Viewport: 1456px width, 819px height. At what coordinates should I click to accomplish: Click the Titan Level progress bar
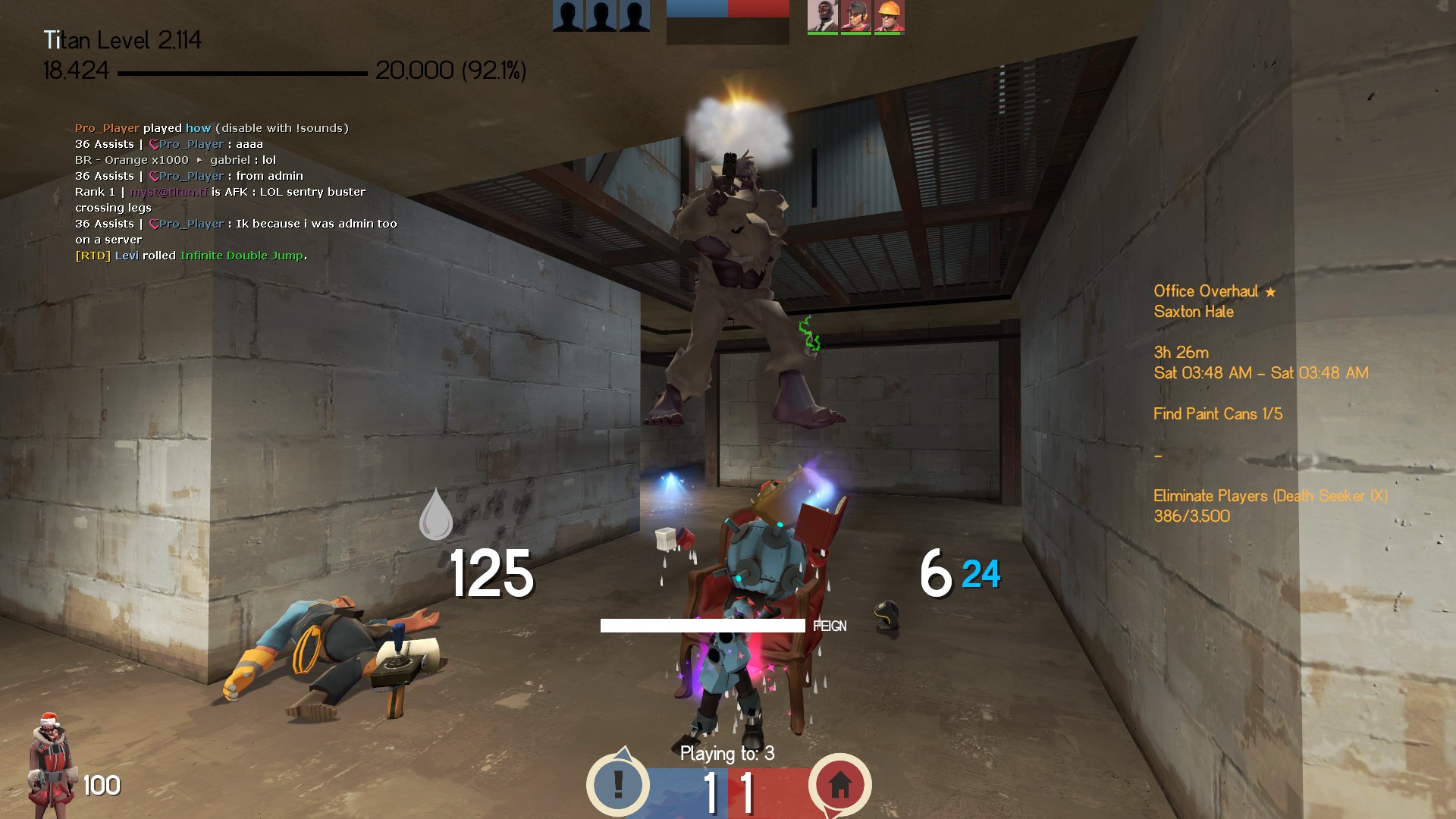243,73
